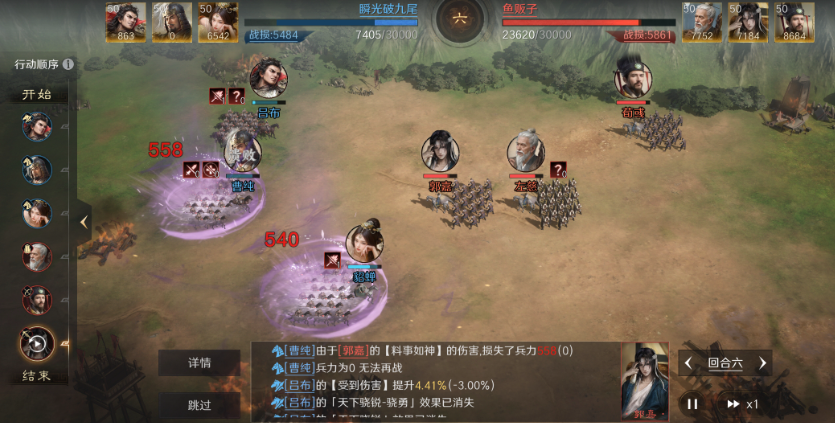
Task: Advance to the next round arrow
Action: click(x=762, y=363)
